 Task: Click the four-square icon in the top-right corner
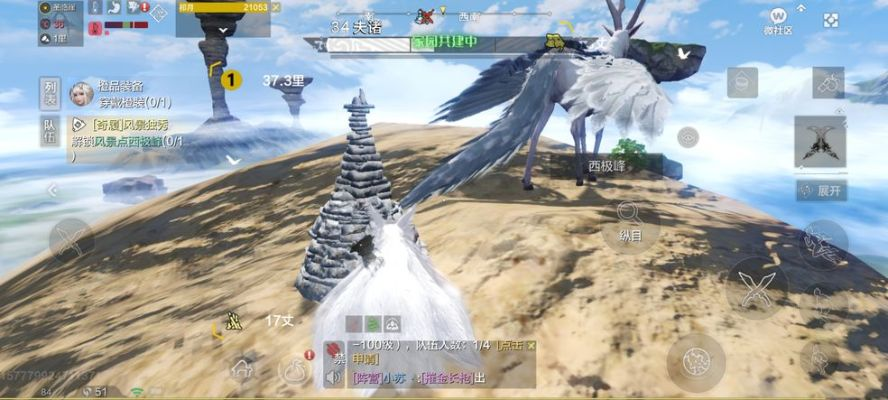831,20
